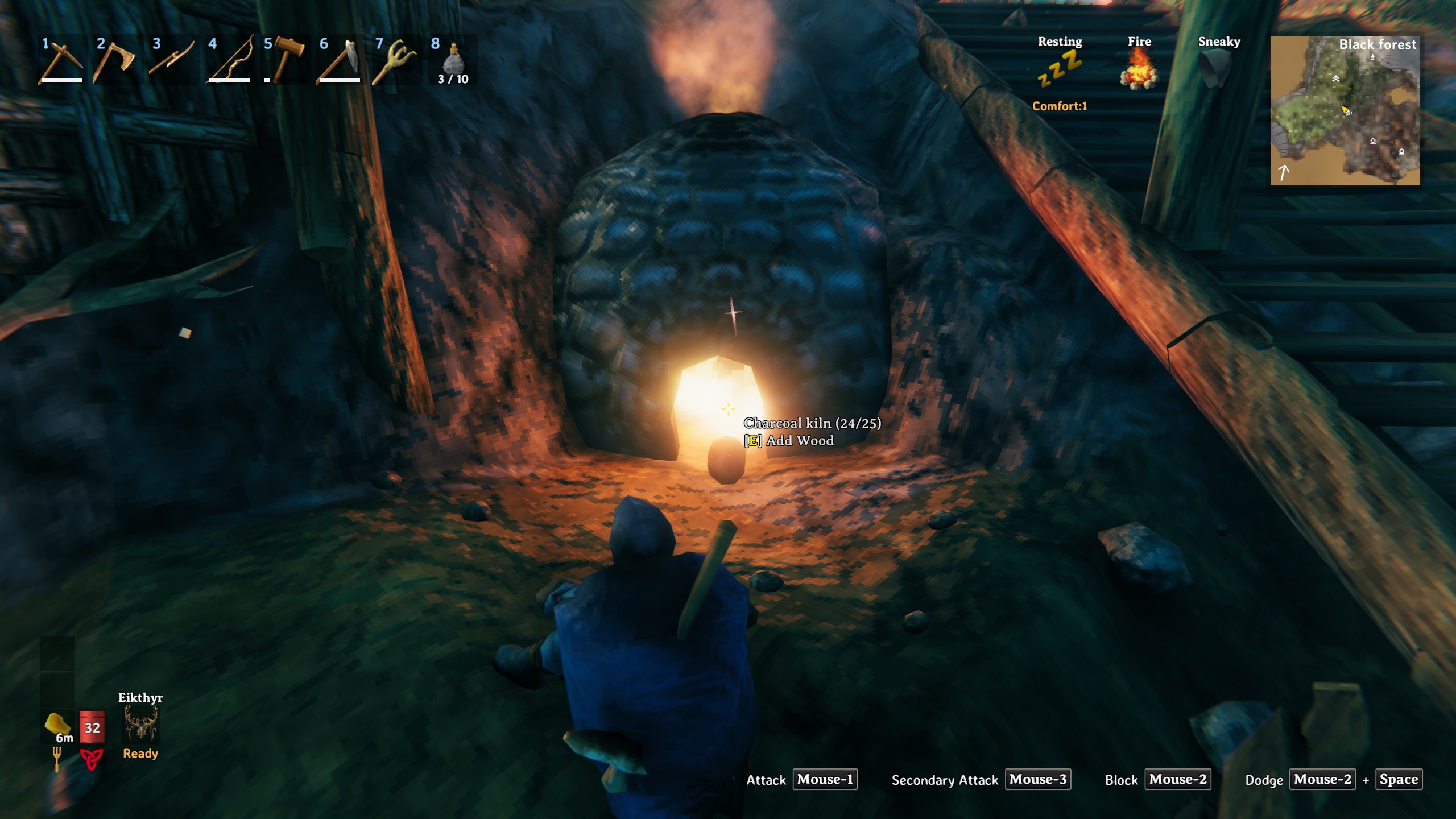Choose the atgeir polearm in slot 3

[172, 60]
